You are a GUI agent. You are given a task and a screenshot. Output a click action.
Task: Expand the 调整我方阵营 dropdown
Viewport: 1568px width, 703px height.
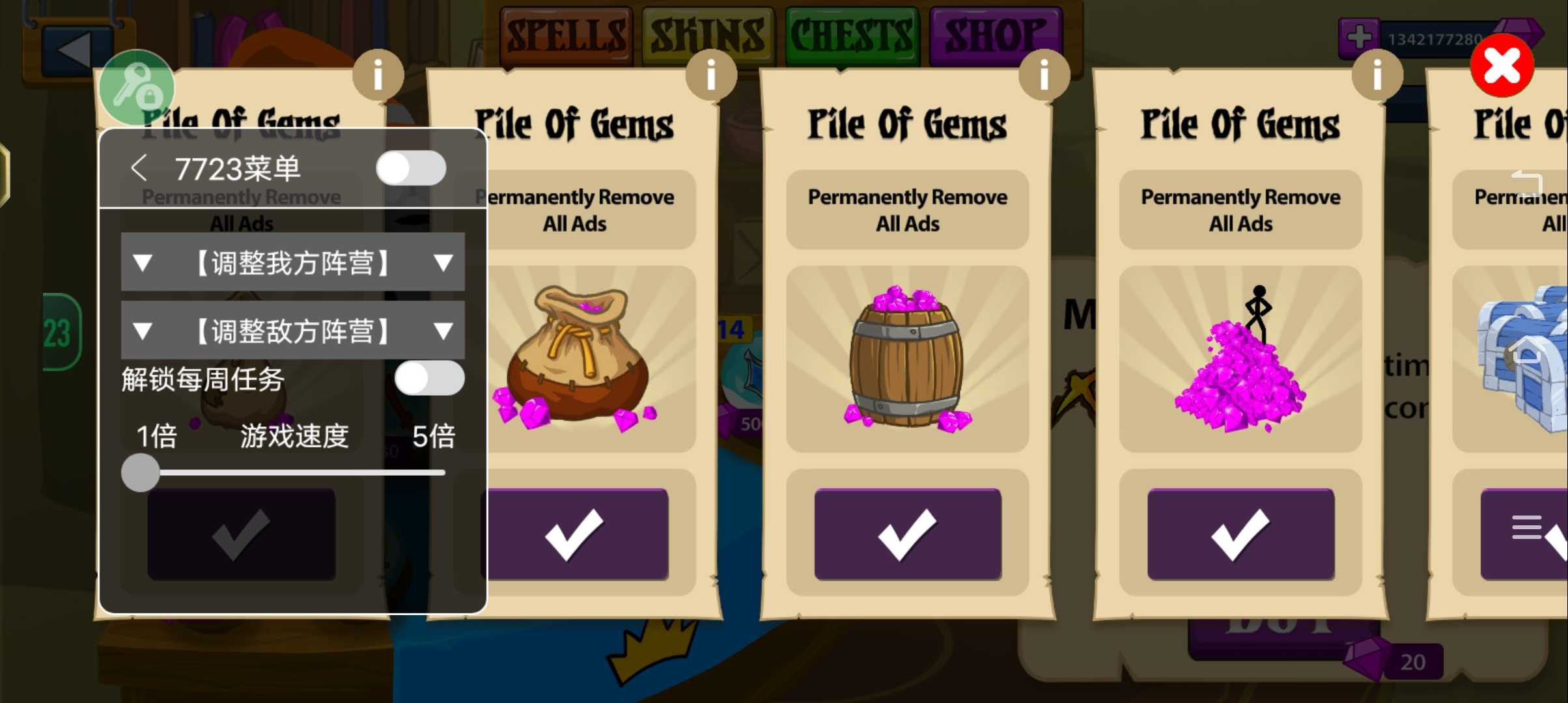(x=292, y=262)
